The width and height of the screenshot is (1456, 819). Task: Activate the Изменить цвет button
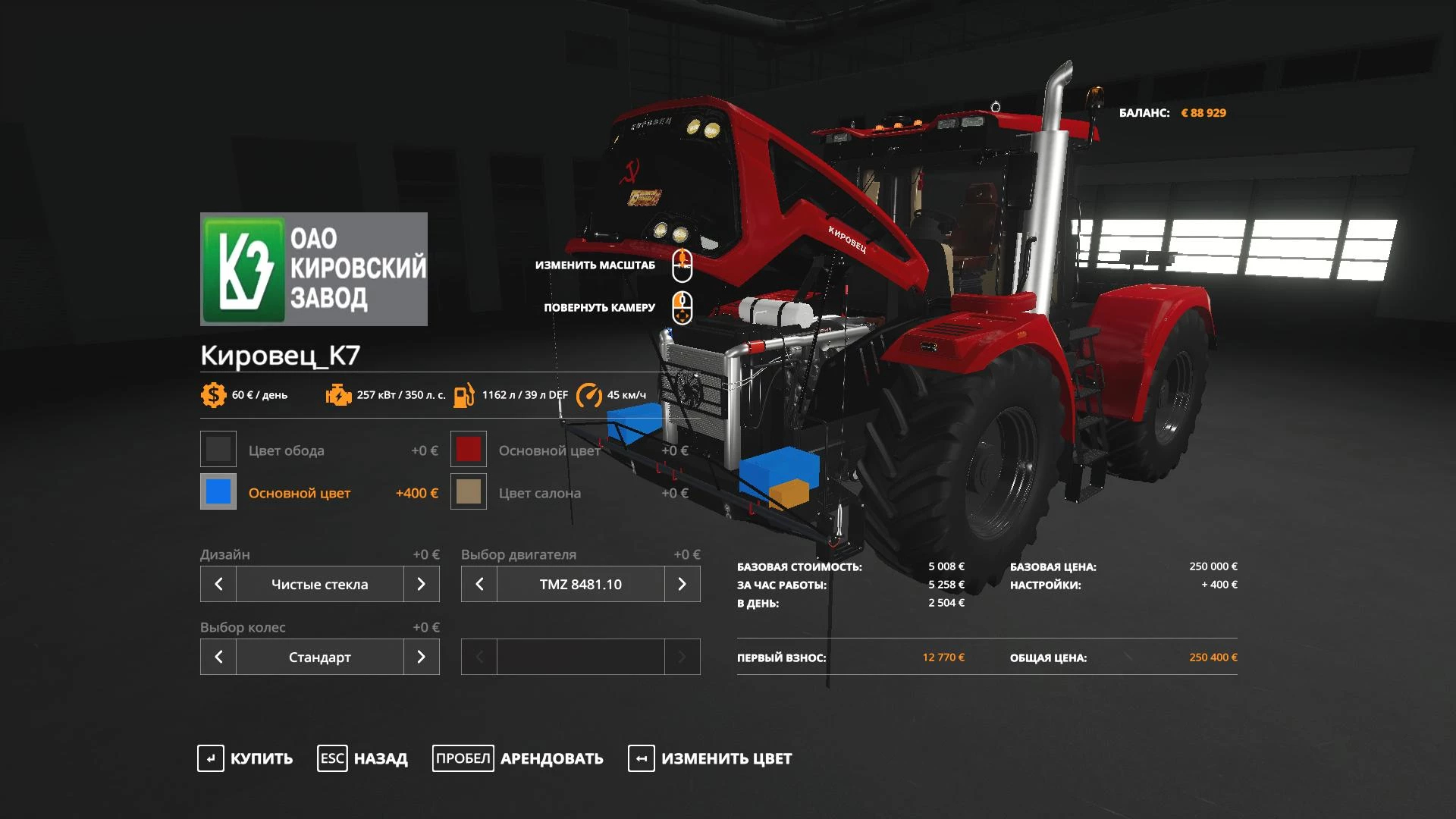pyautogui.click(x=710, y=758)
